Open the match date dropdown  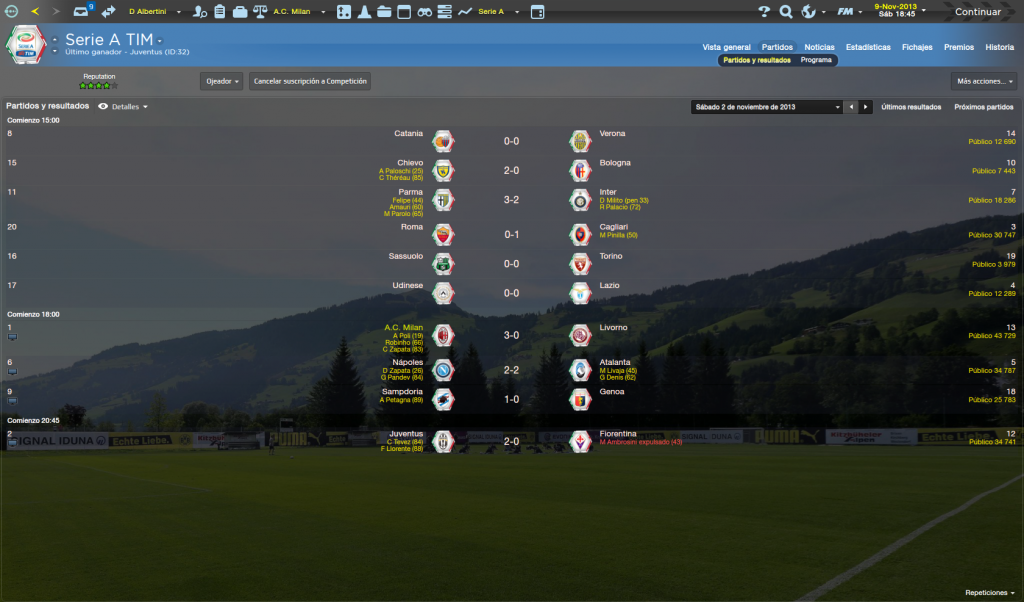pyautogui.click(x=767, y=106)
